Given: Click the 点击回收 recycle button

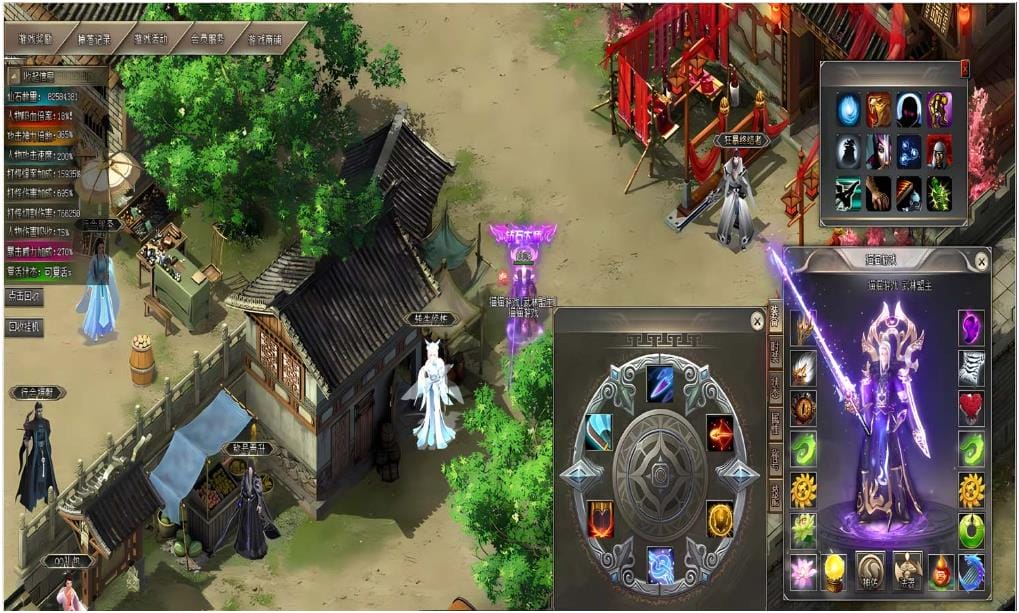Looking at the screenshot, I should (x=24, y=298).
